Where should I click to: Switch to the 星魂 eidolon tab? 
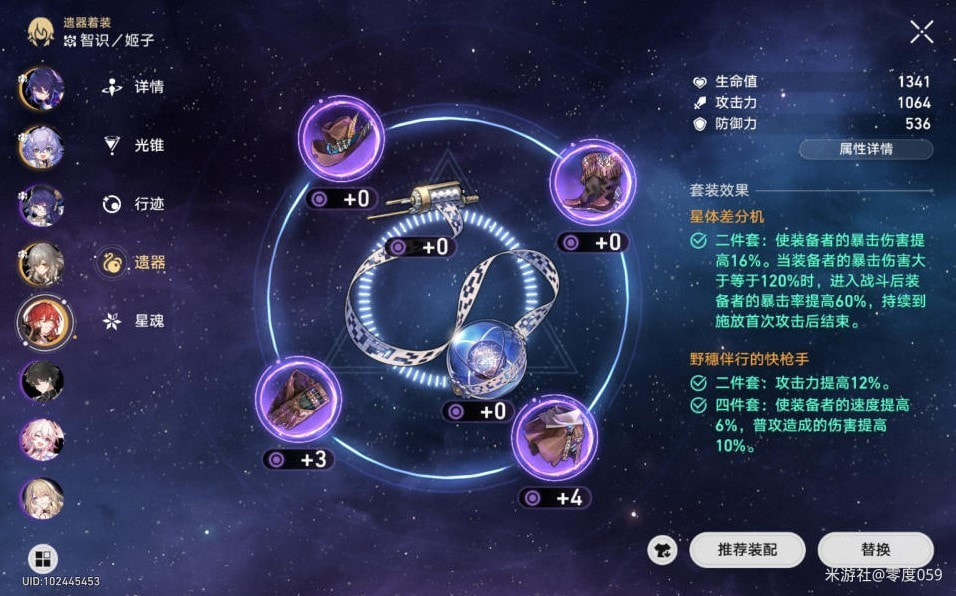pyautogui.click(x=136, y=321)
